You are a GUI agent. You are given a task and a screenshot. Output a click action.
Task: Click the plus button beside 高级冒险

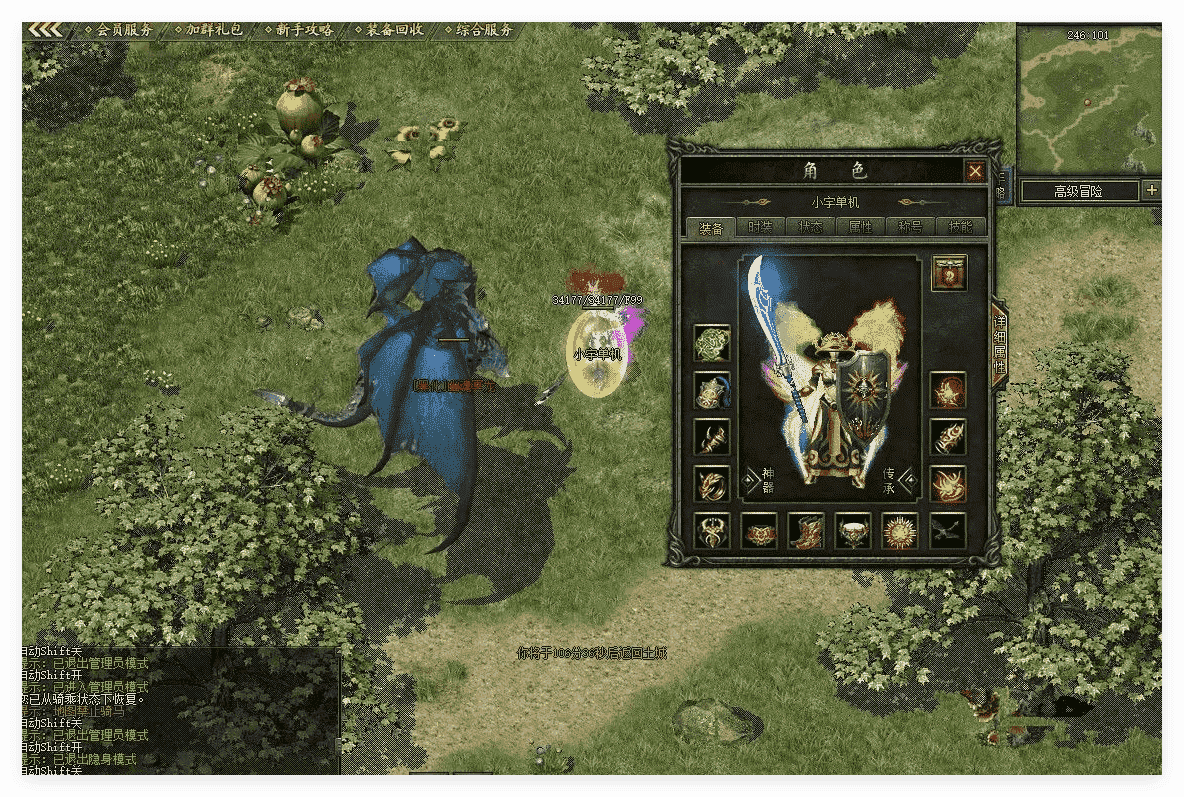1151,190
